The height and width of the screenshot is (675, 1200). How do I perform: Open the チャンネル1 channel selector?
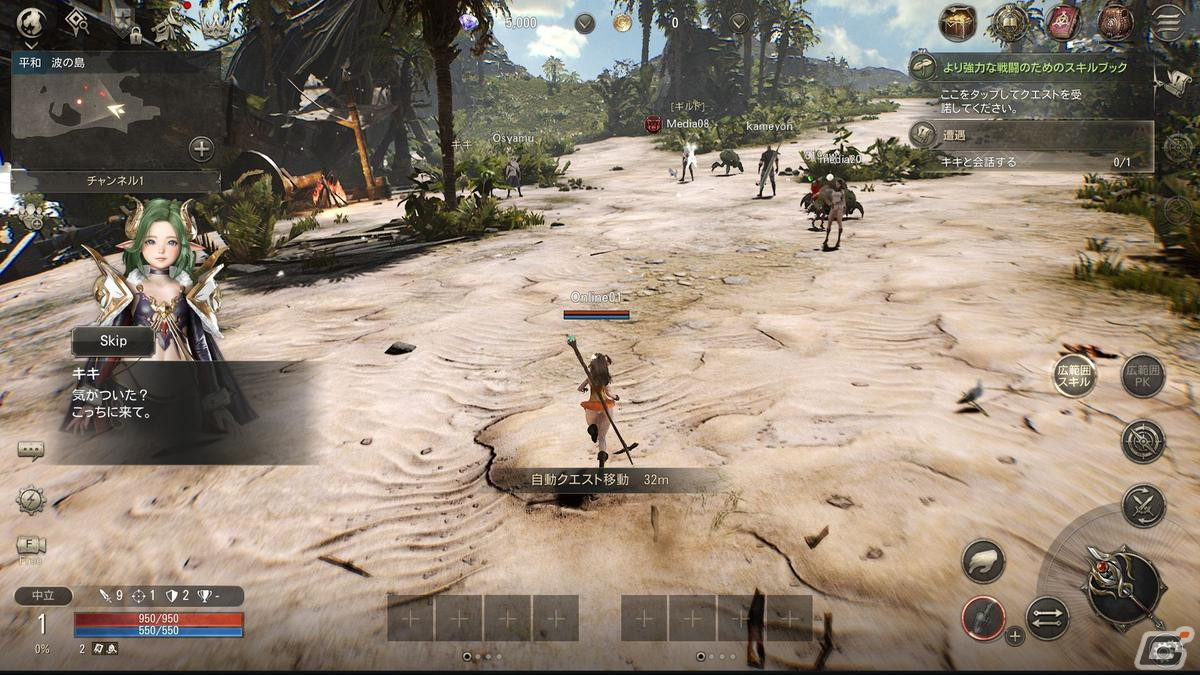[x=114, y=181]
